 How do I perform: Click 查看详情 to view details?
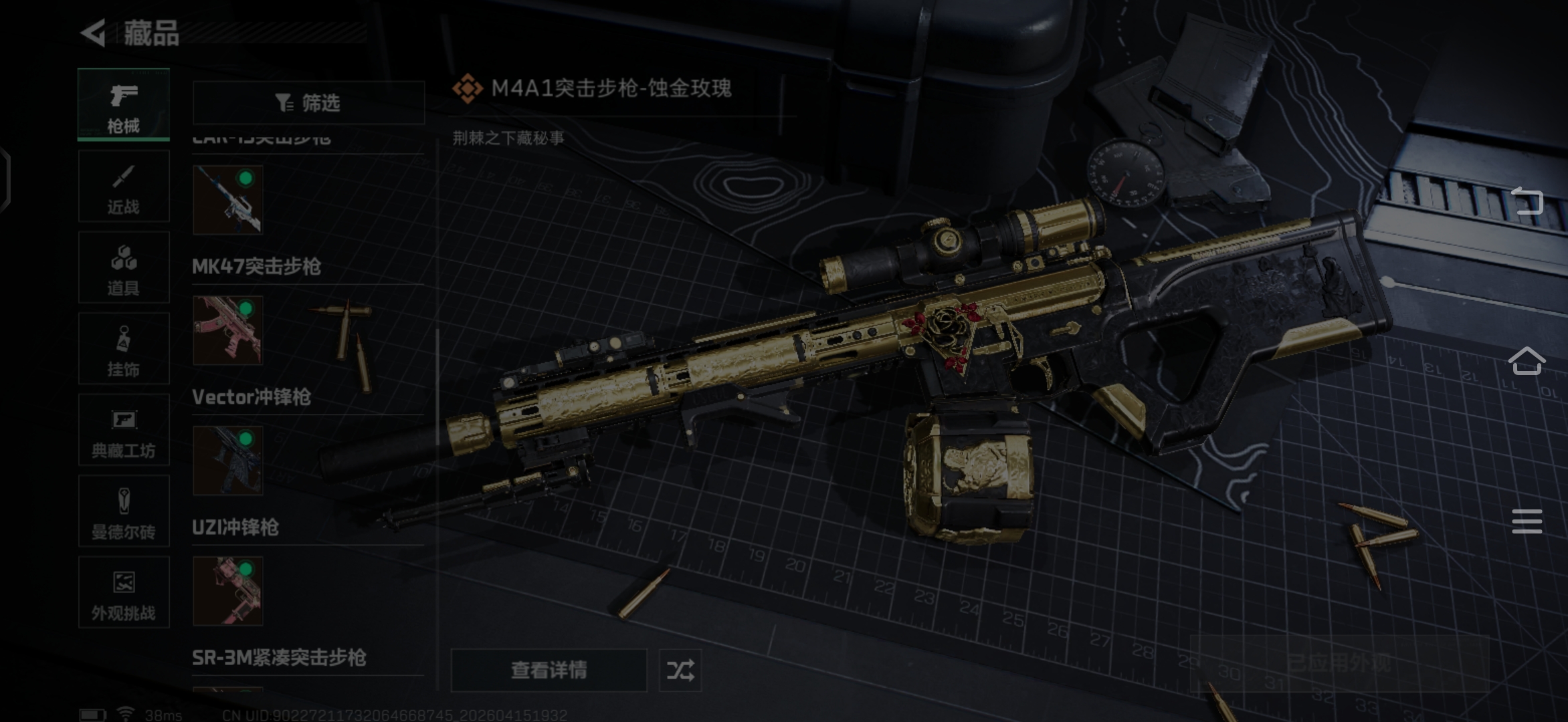point(549,670)
